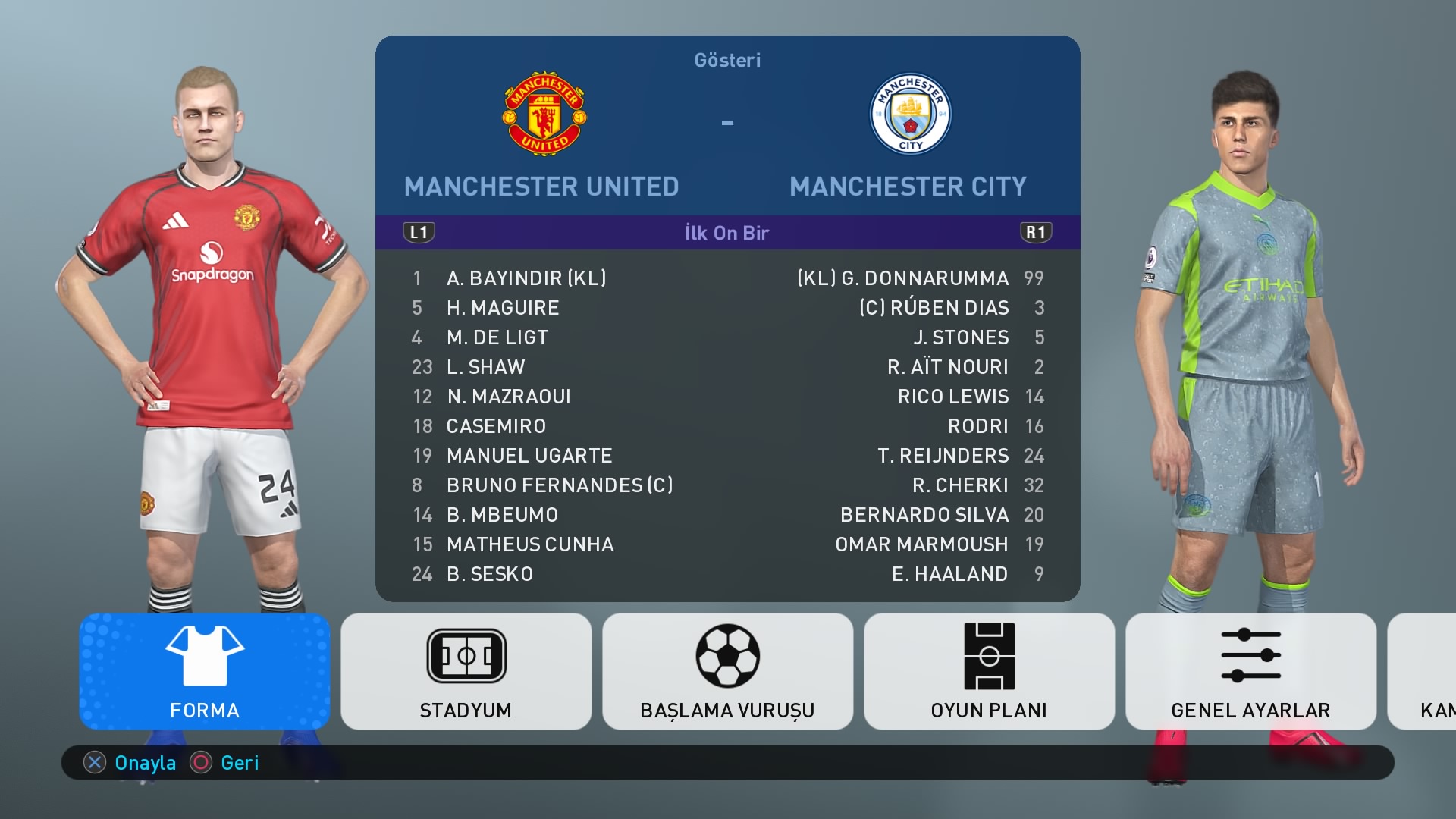Select the İlk On Bir lineup header
Image resolution: width=1456 pixels, height=819 pixels.
click(727, 233)
